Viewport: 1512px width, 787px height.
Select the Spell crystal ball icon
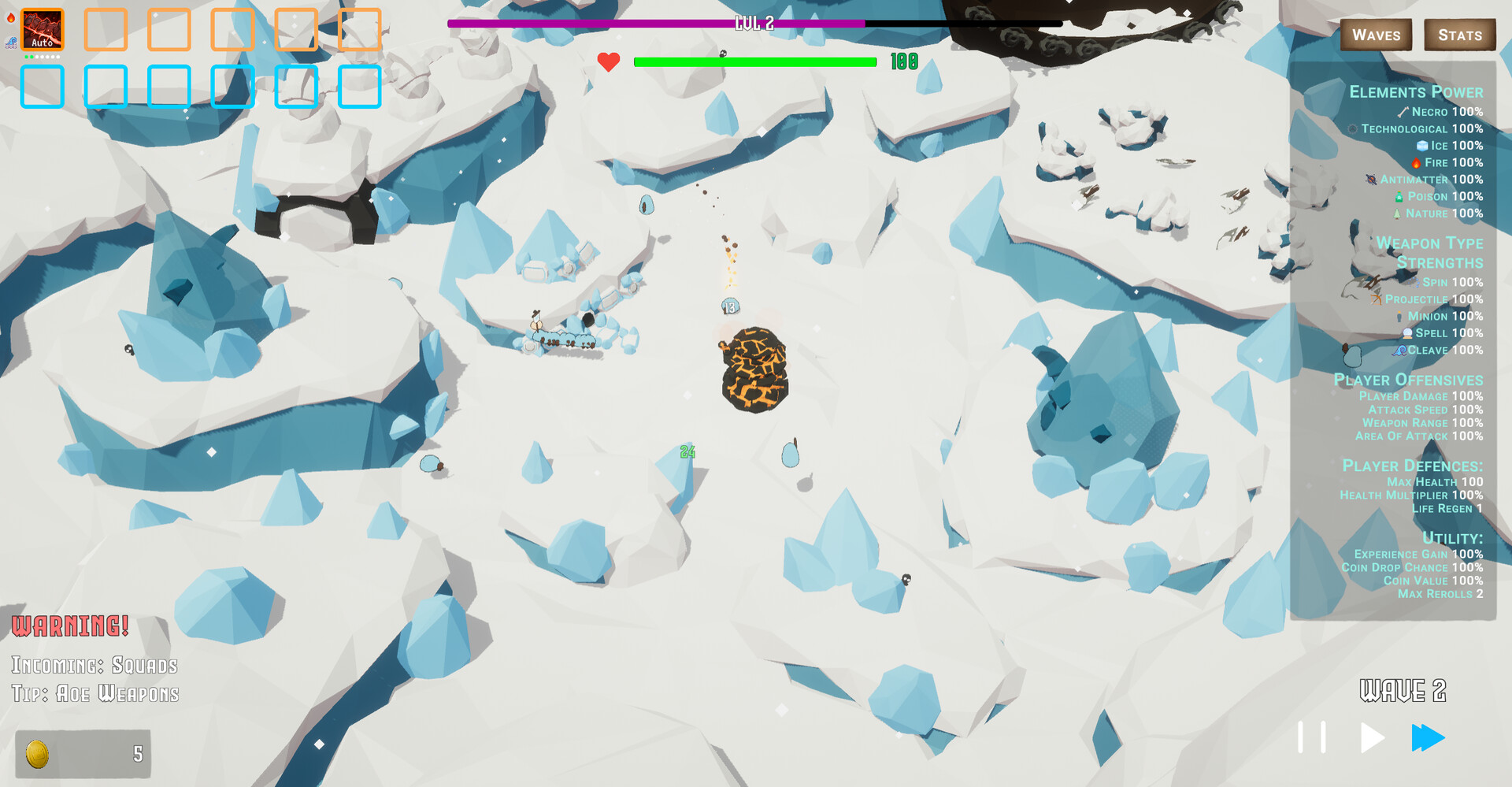1407,334
